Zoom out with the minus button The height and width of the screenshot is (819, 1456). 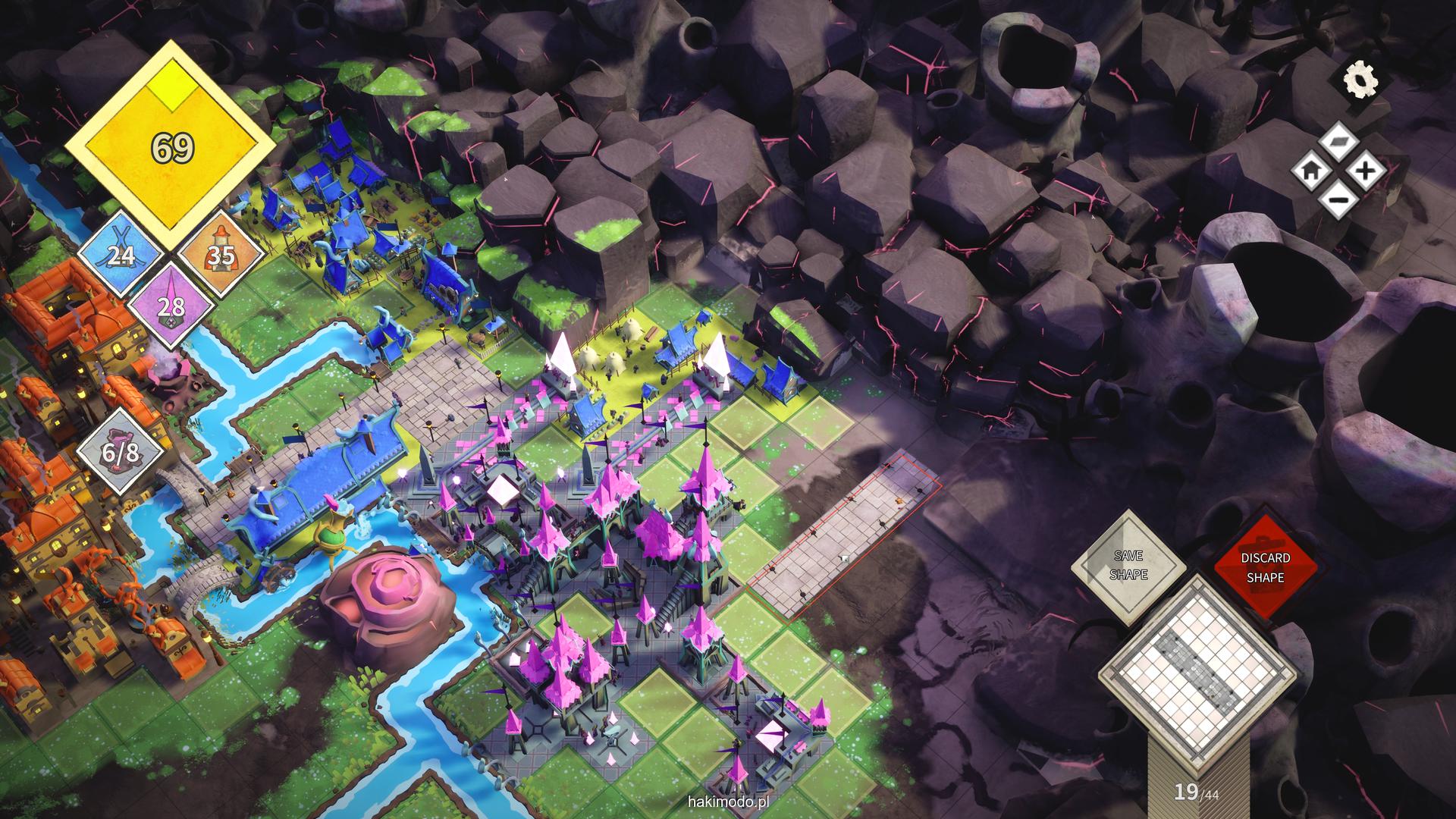pos(1338,199)
